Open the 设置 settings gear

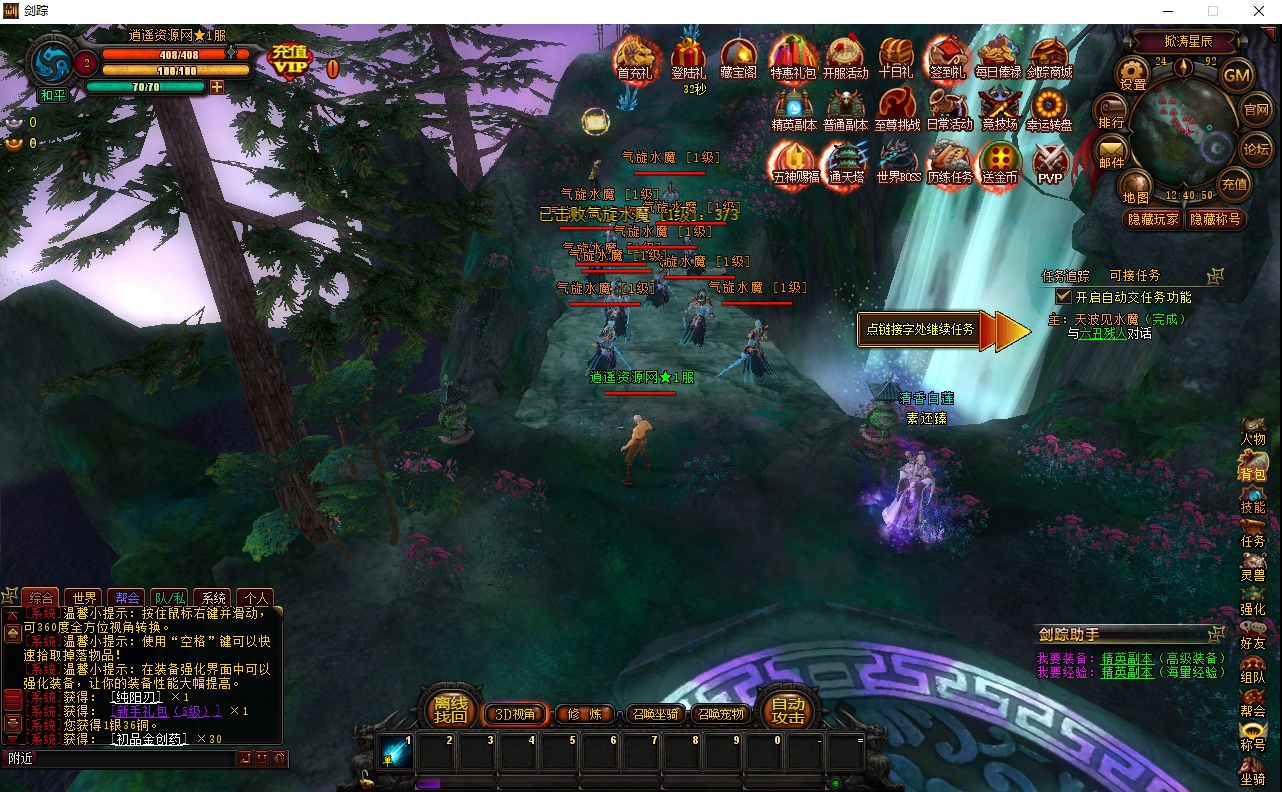point(1133,73)
